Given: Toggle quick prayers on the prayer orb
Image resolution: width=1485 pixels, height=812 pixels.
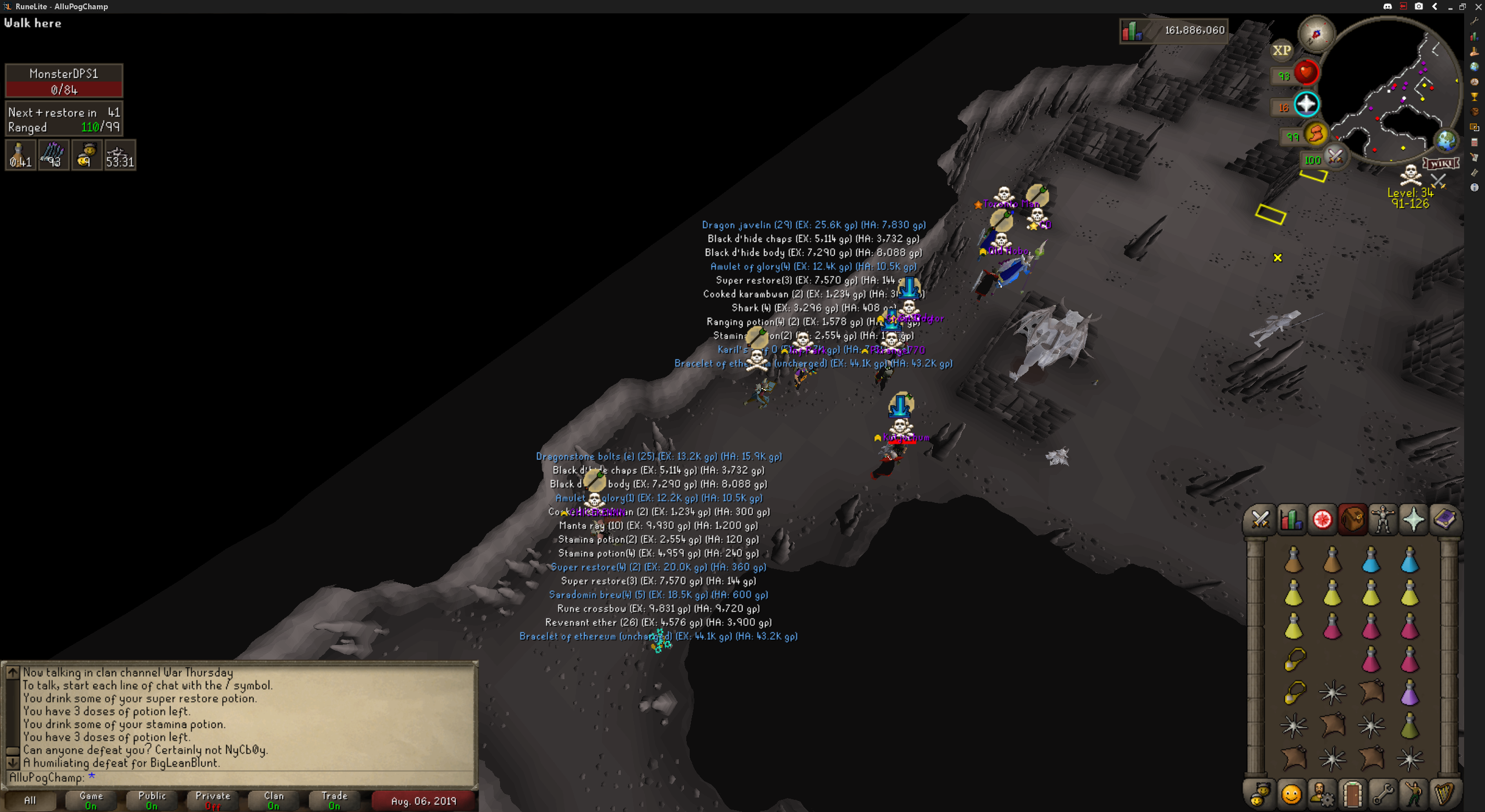Looking at the screenshot, I should tap(1306, 105).
